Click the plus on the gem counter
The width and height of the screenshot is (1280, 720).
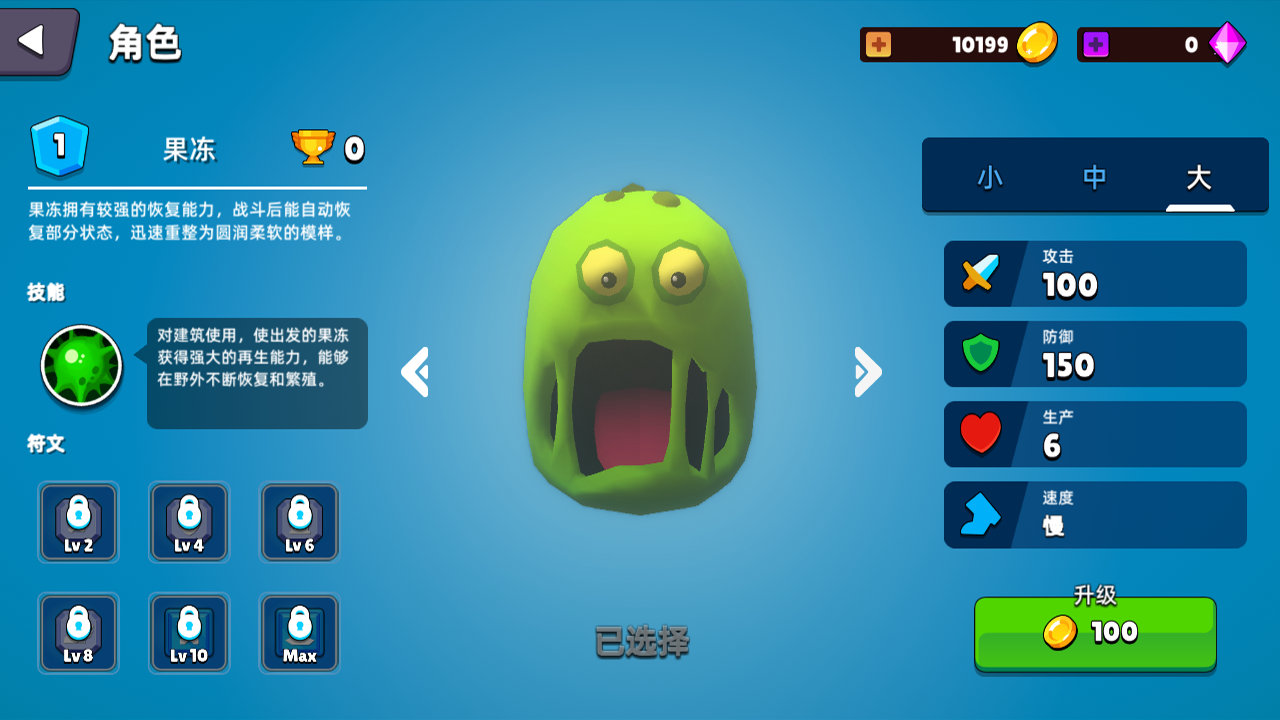point(1097,44)
